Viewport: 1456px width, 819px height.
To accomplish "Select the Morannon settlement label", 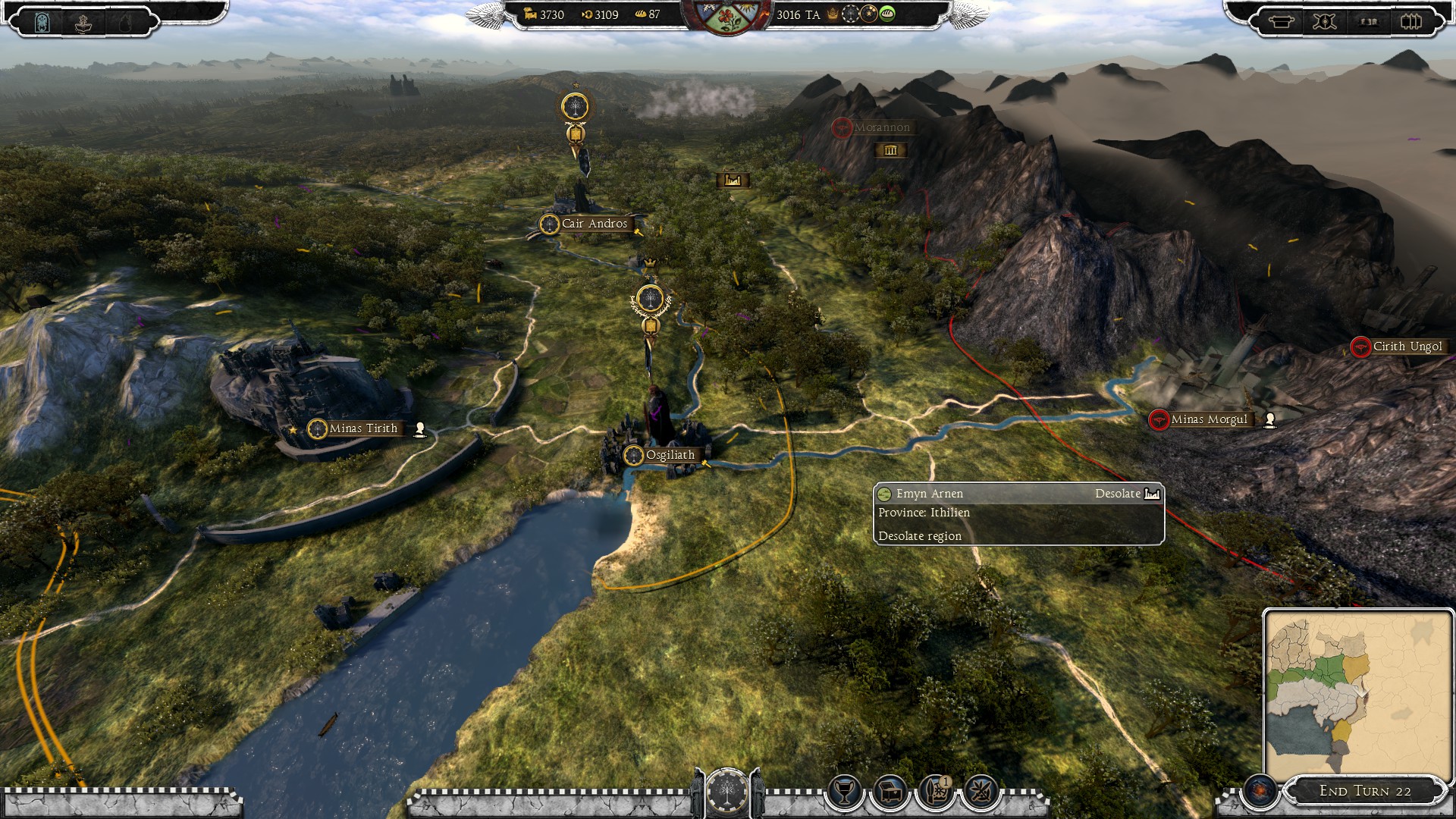I will 881,127.
